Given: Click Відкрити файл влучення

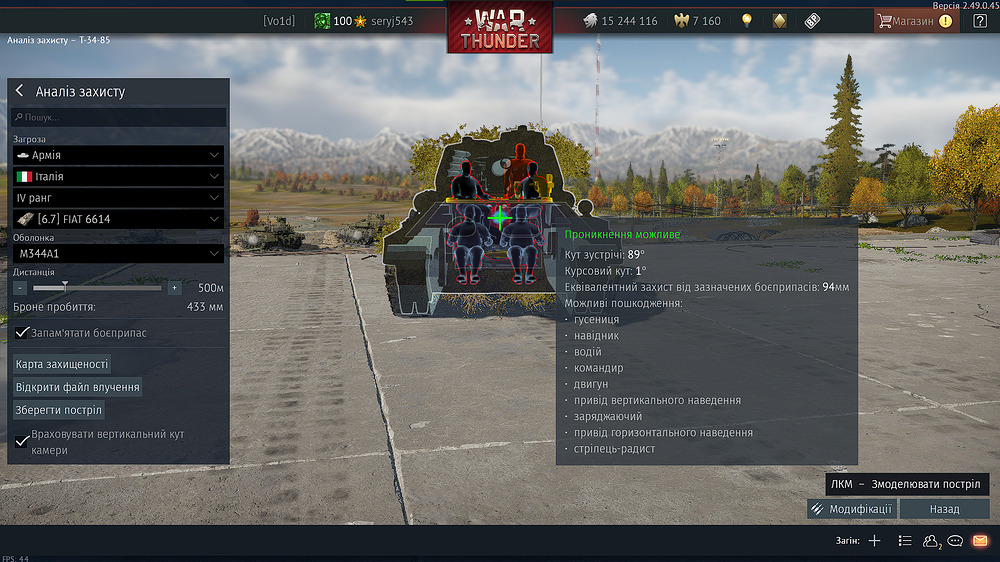Looking at the screenshot, I should pos(77,387).
